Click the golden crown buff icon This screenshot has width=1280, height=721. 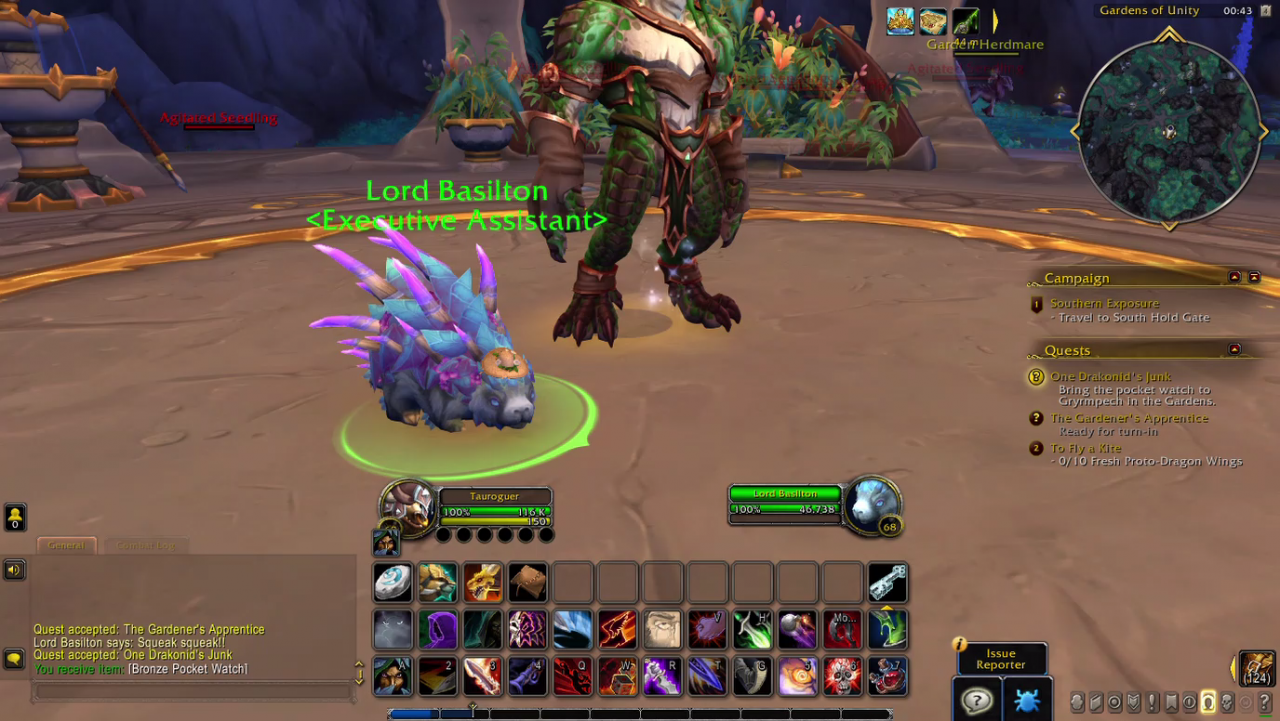click(x=900, y=21)
